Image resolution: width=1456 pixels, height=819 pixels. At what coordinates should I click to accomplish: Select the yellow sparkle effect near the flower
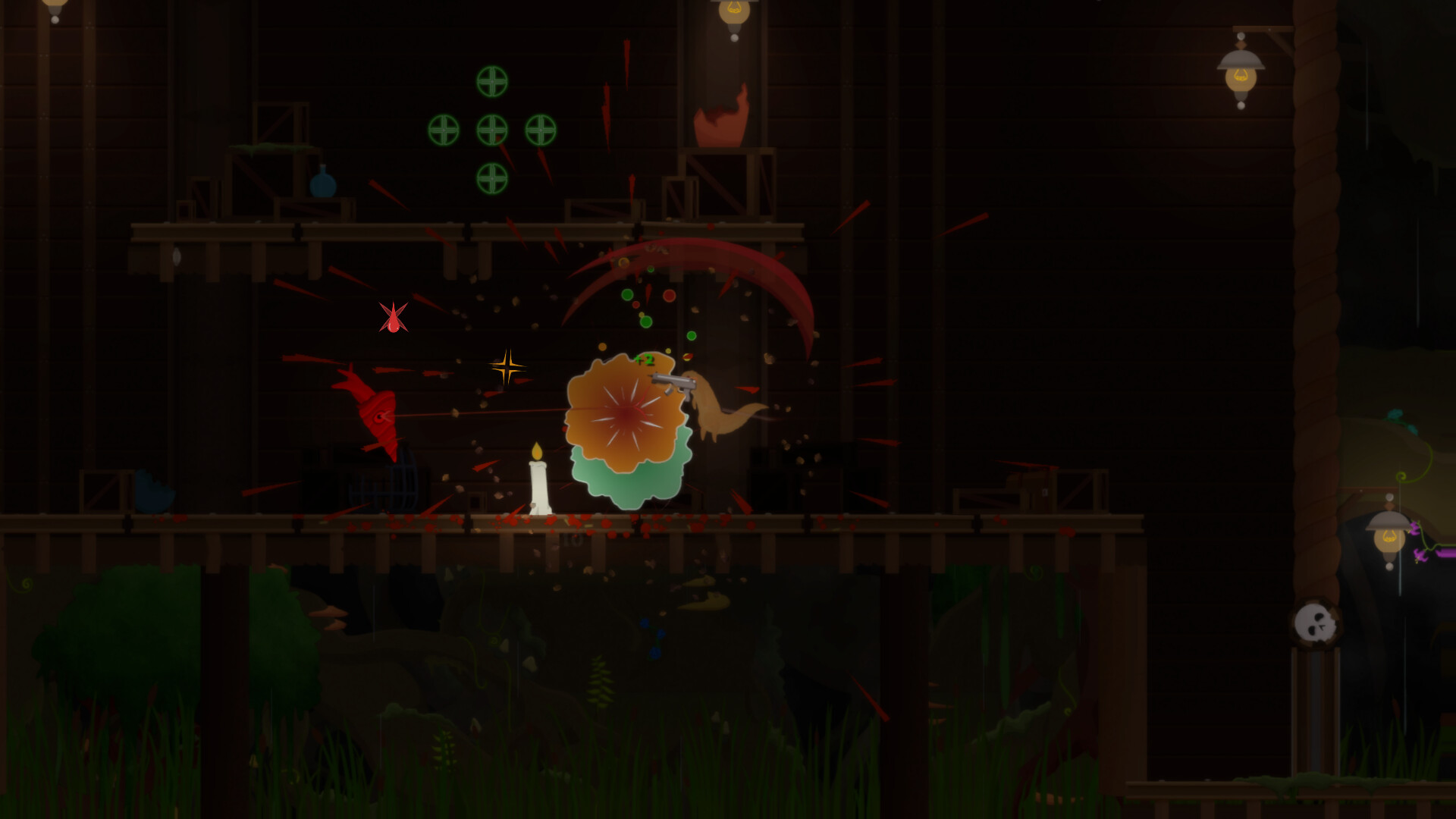[x=507, y=368]
